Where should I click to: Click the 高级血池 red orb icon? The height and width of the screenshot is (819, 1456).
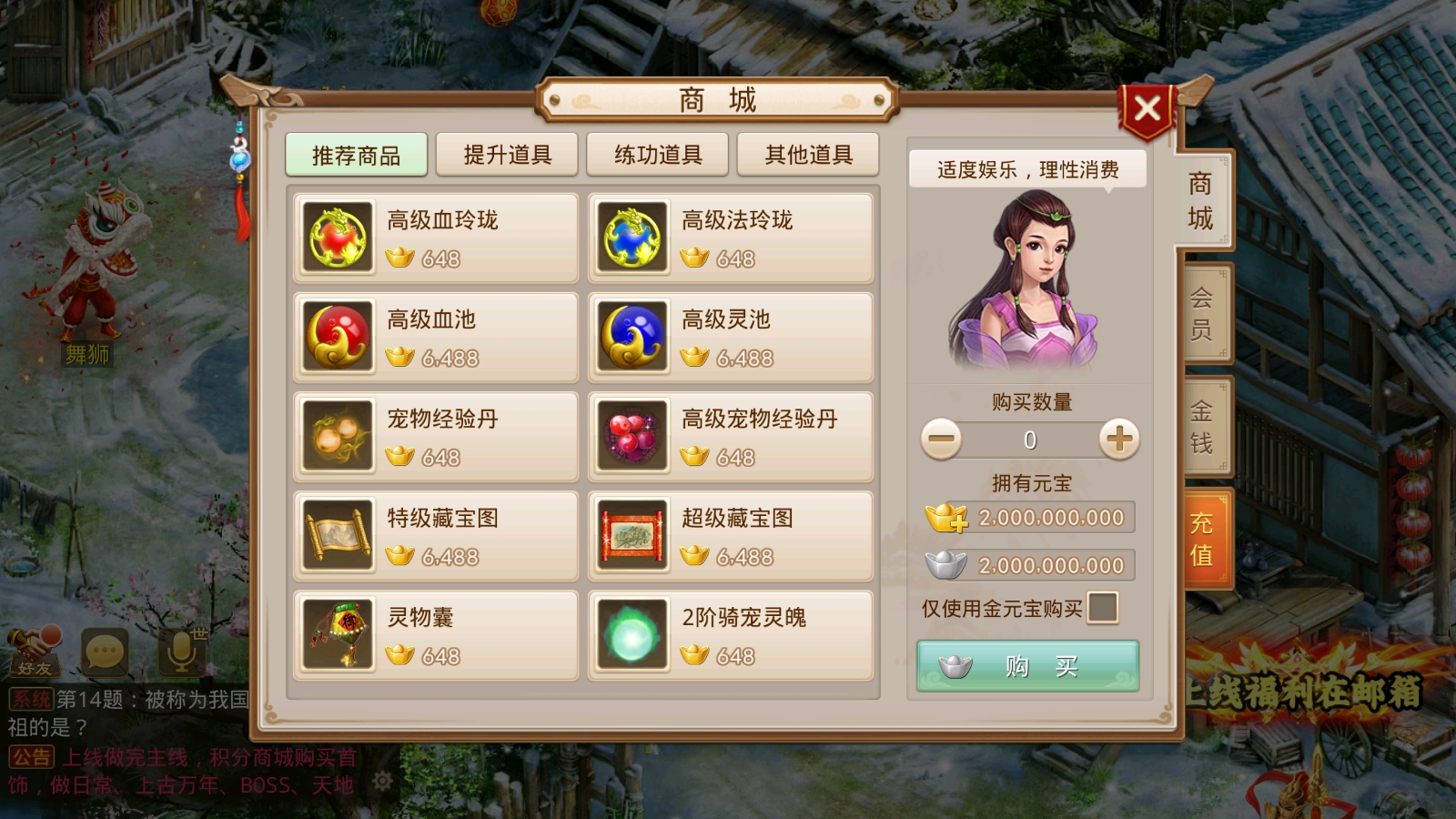click(336, 337)
